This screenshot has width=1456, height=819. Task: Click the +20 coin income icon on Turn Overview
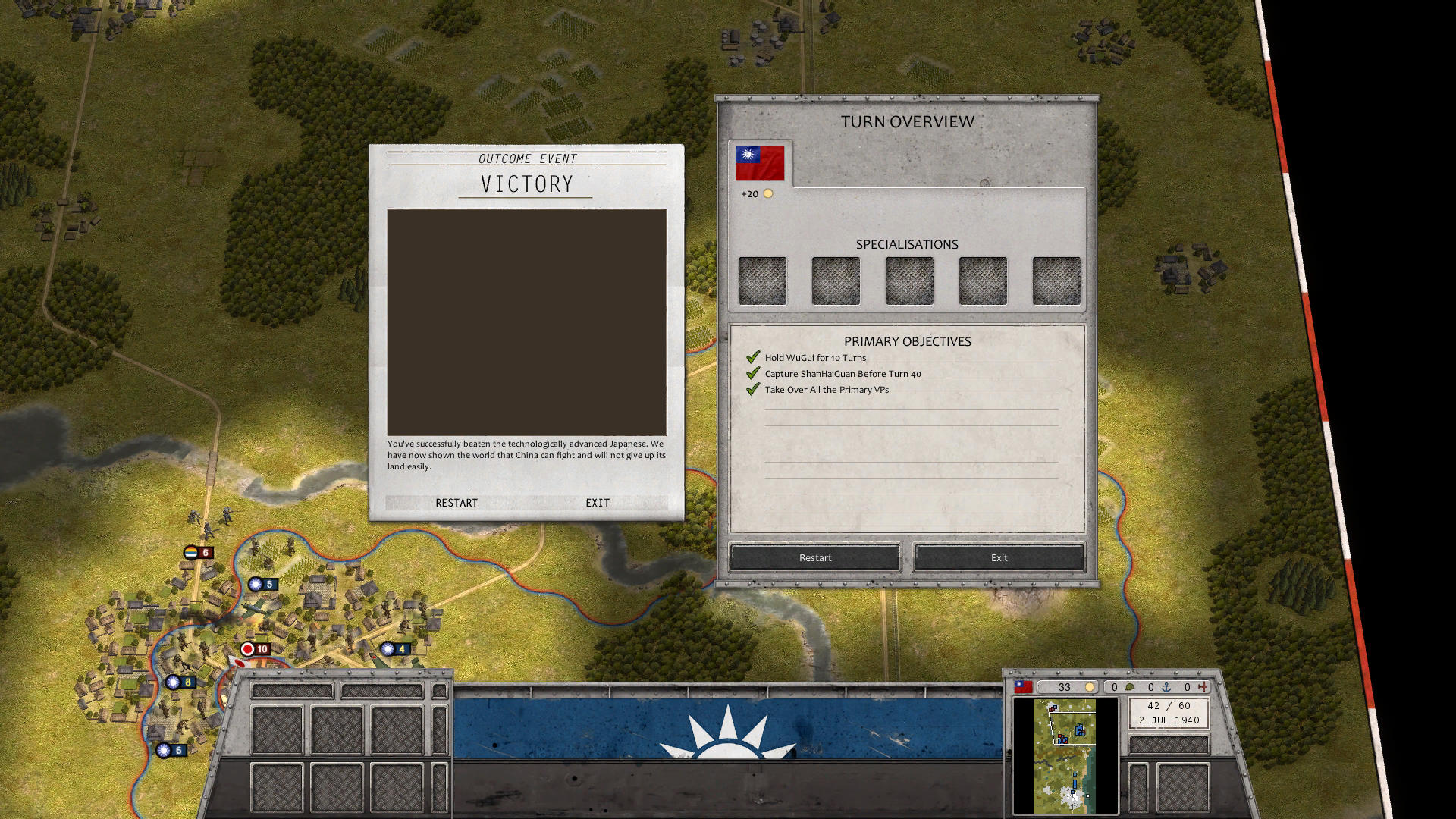[x=770, y=193]
